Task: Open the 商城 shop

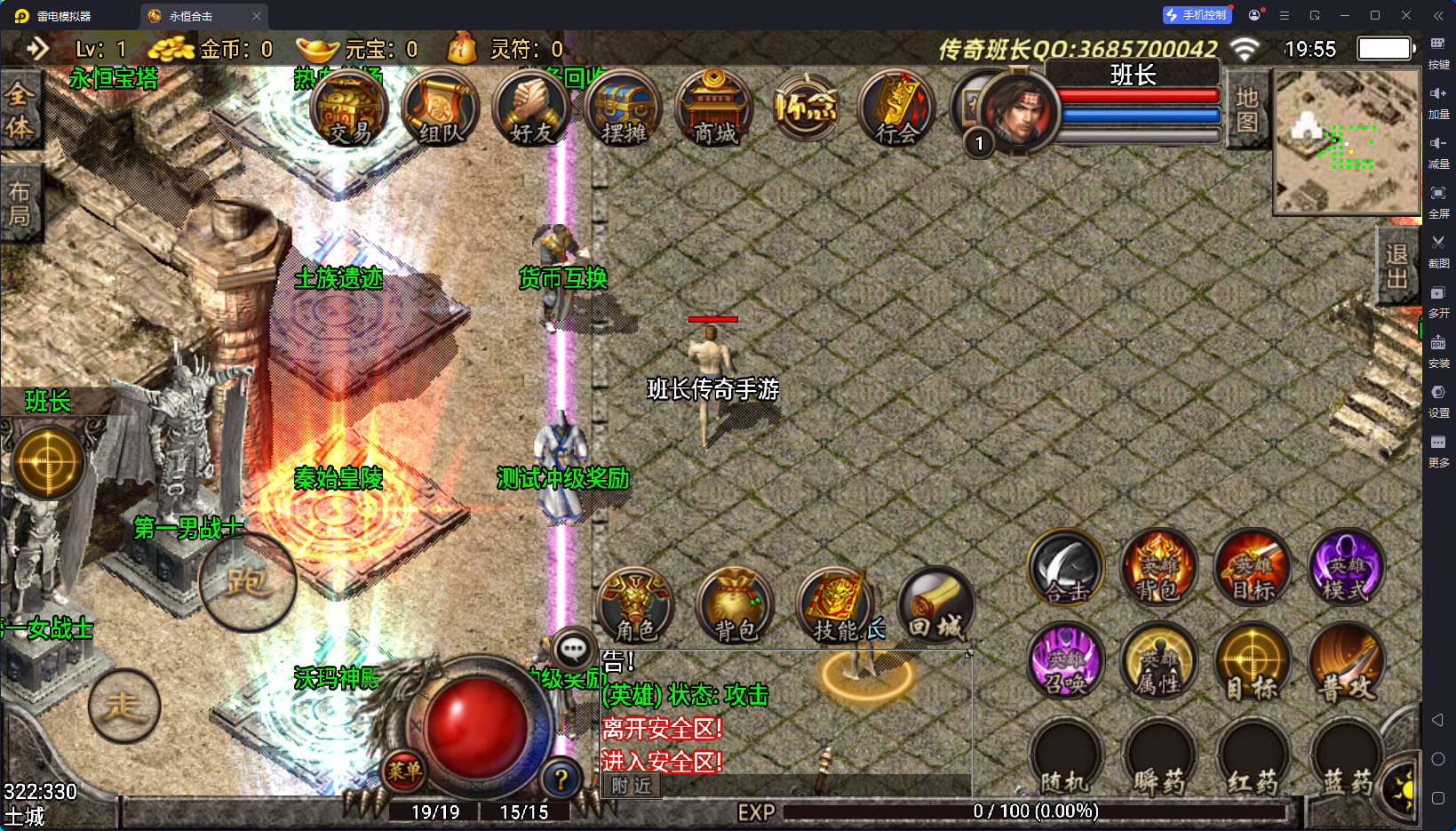Action: pyautogui.click(x=715, y=110)
